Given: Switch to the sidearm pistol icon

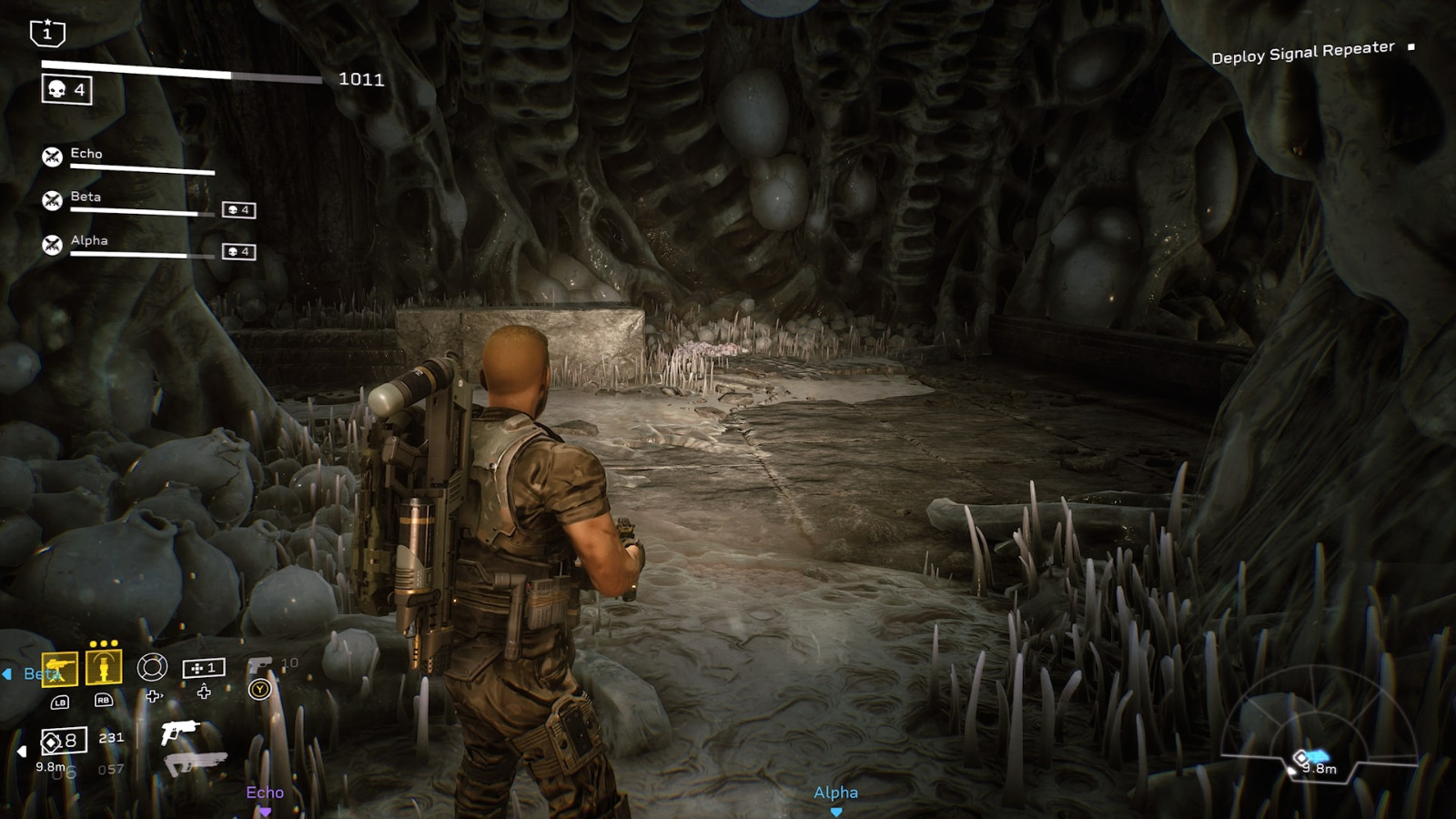Looking at the screenshot, I should (x=260, y=666).
